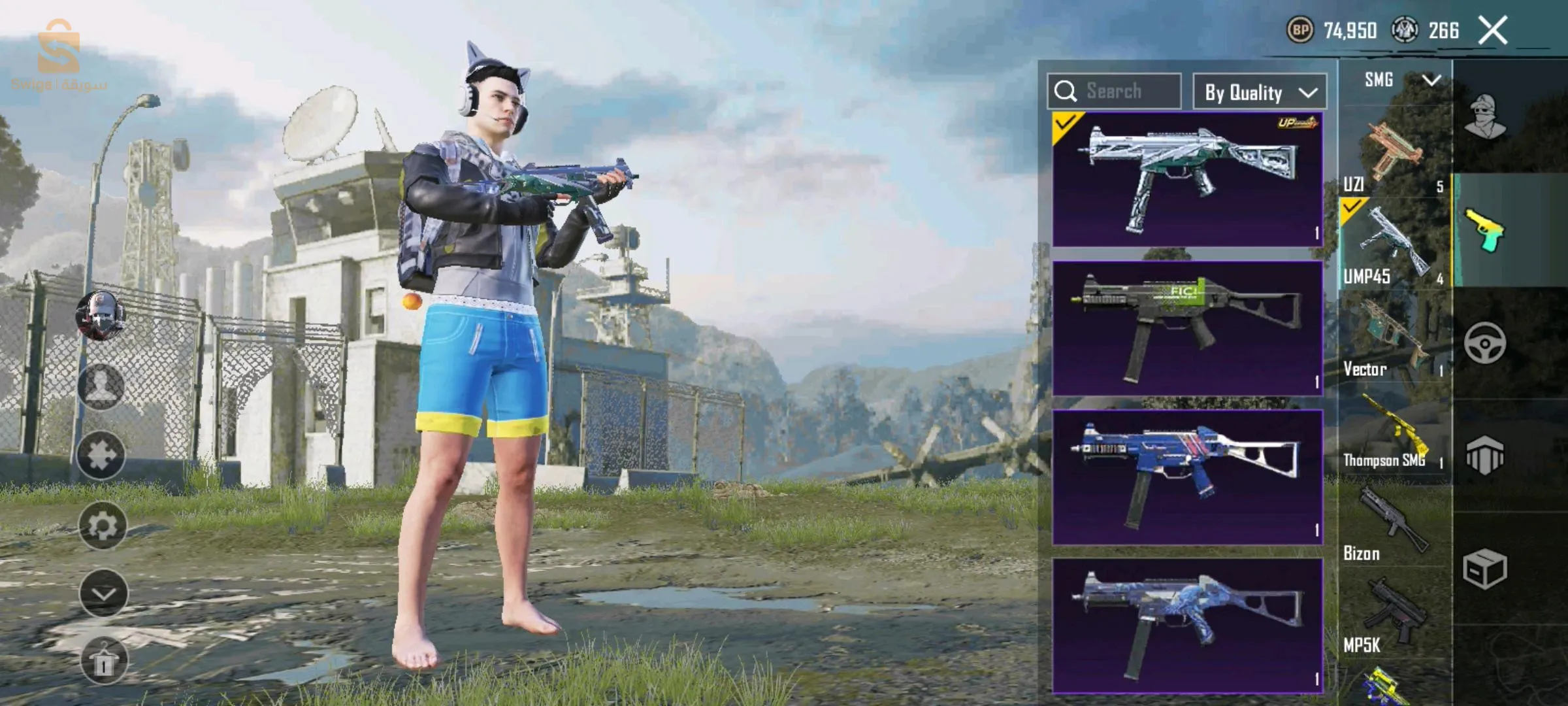Open the character outfit tab
Viewport: 1568px width, 706px height.
(1486, 116)
